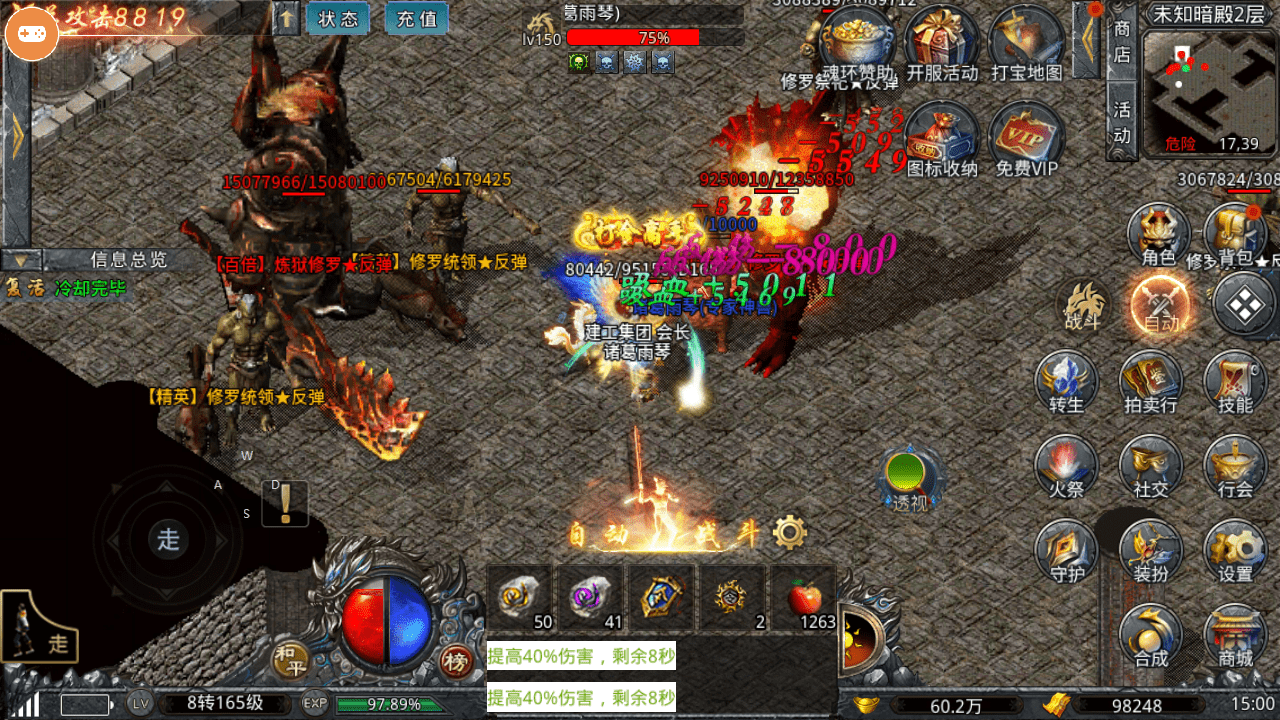The width and height of the screenshot is (1280, 720).
Task: Open the 状态 status panel
Action: pos(338,19)
